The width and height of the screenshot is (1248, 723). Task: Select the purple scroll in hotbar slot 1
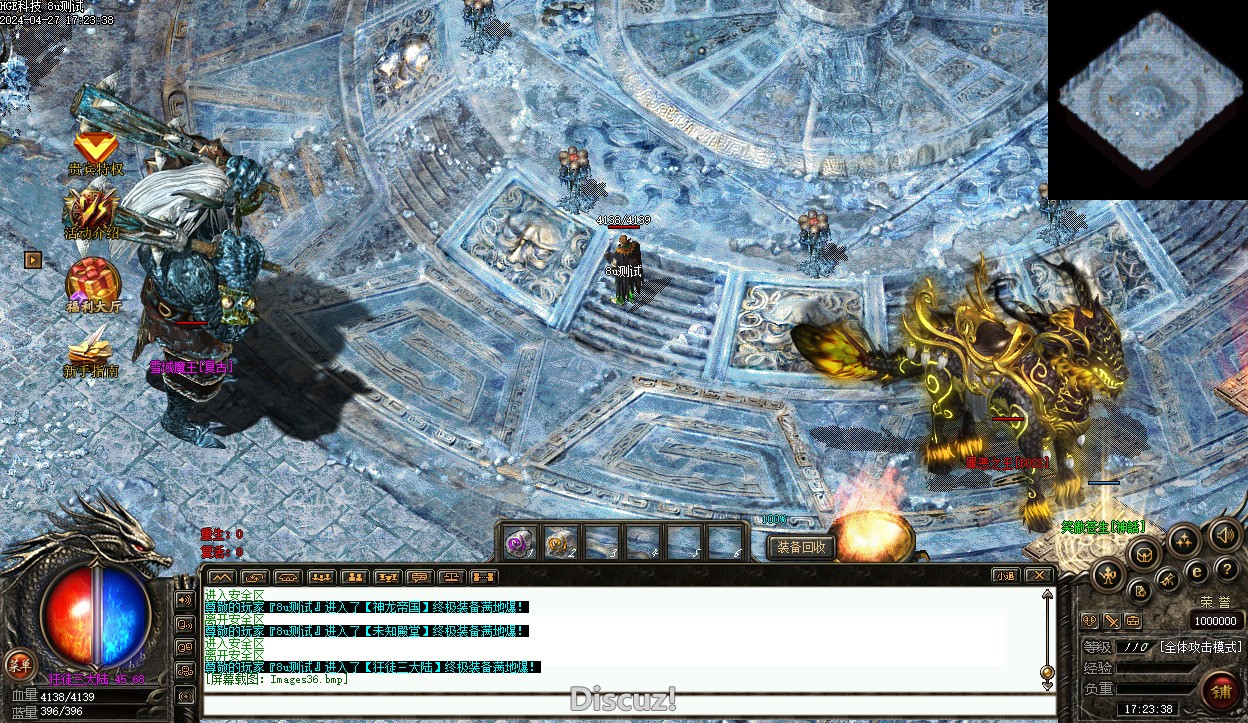pyautogui.click(x=519, y=542)
